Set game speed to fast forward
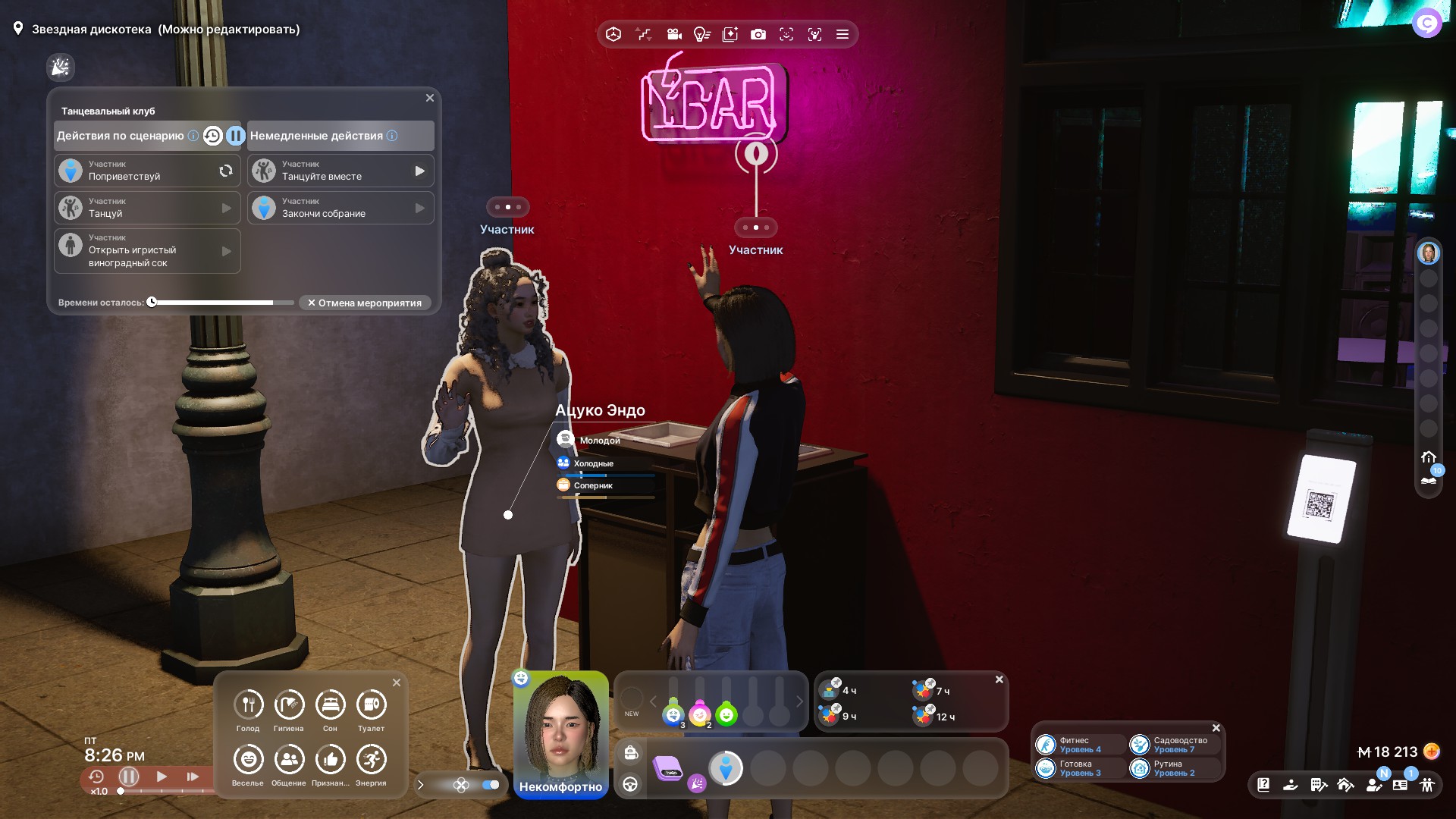1456x819 pixels. (193, 777)
